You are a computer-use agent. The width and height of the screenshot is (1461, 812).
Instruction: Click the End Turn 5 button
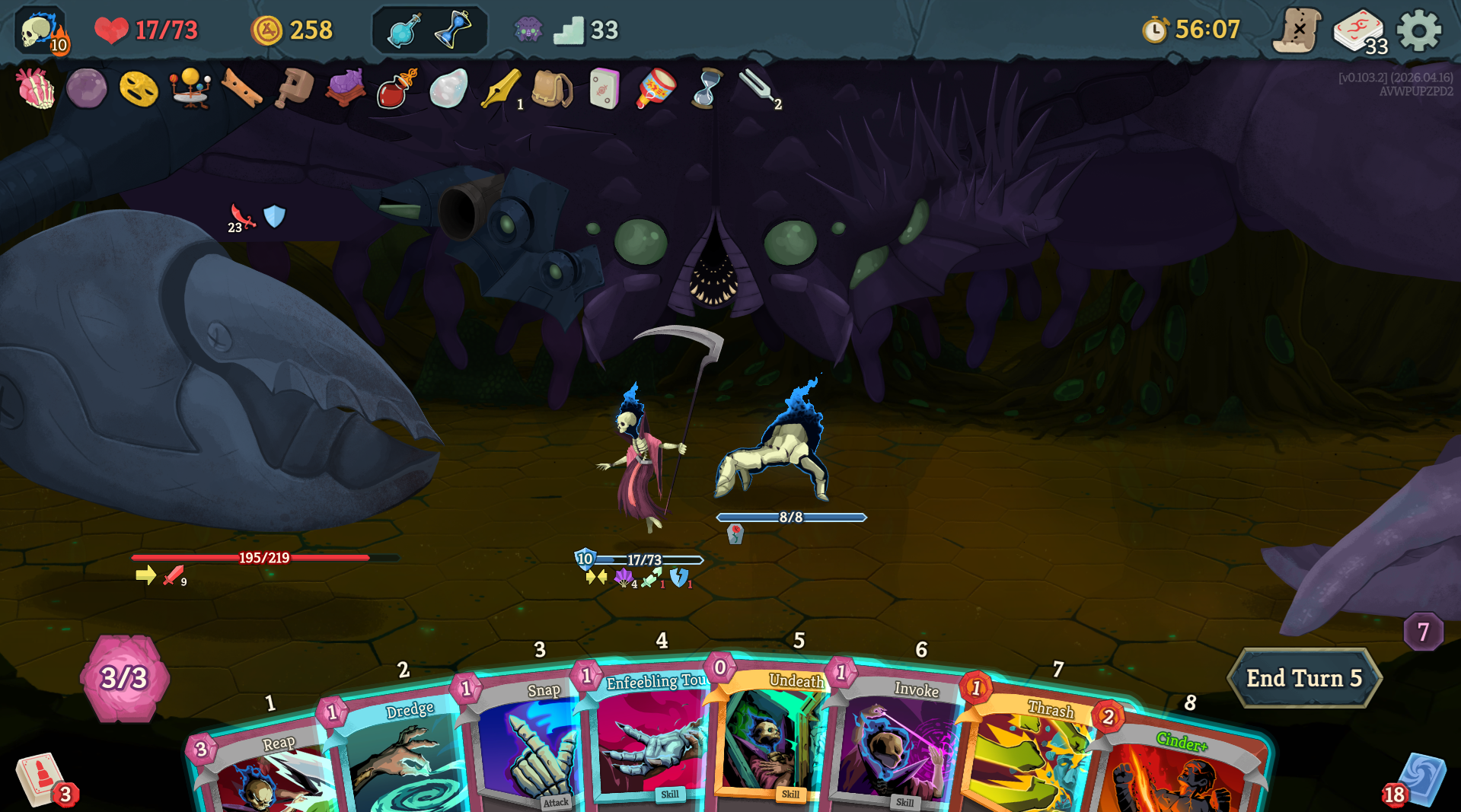coord(1303,678)
